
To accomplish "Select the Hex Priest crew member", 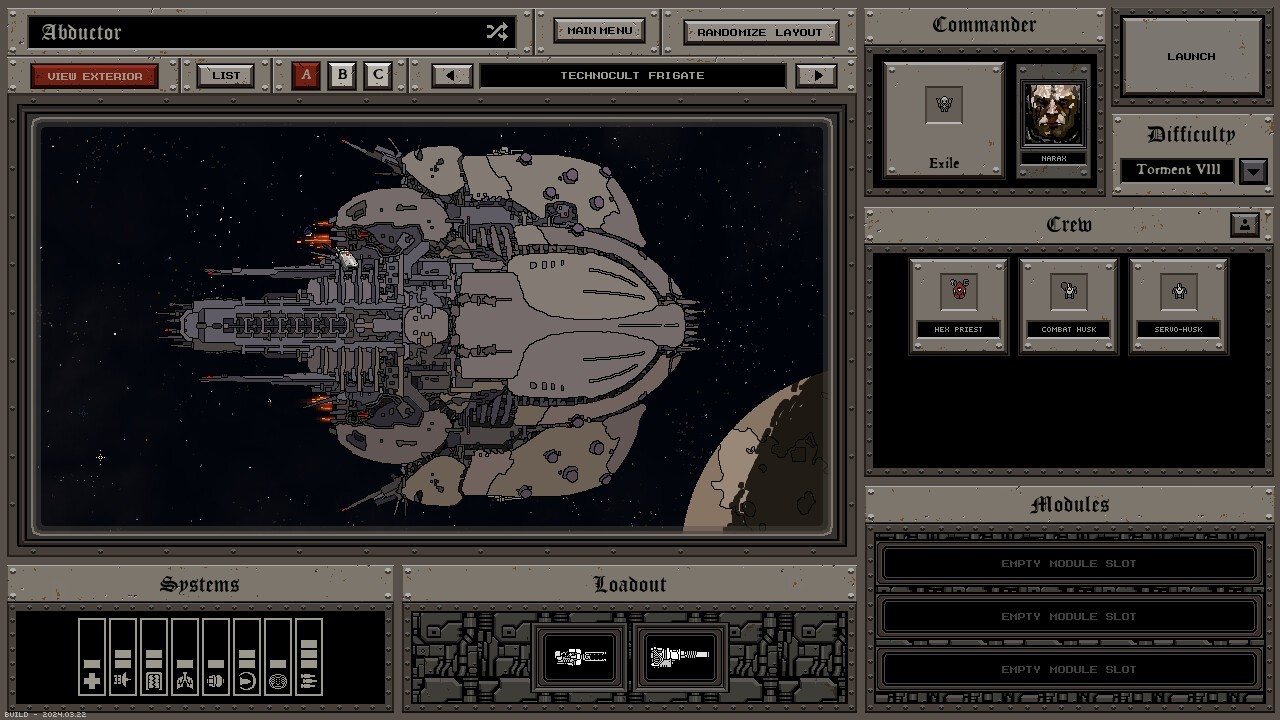I will 958,305.
